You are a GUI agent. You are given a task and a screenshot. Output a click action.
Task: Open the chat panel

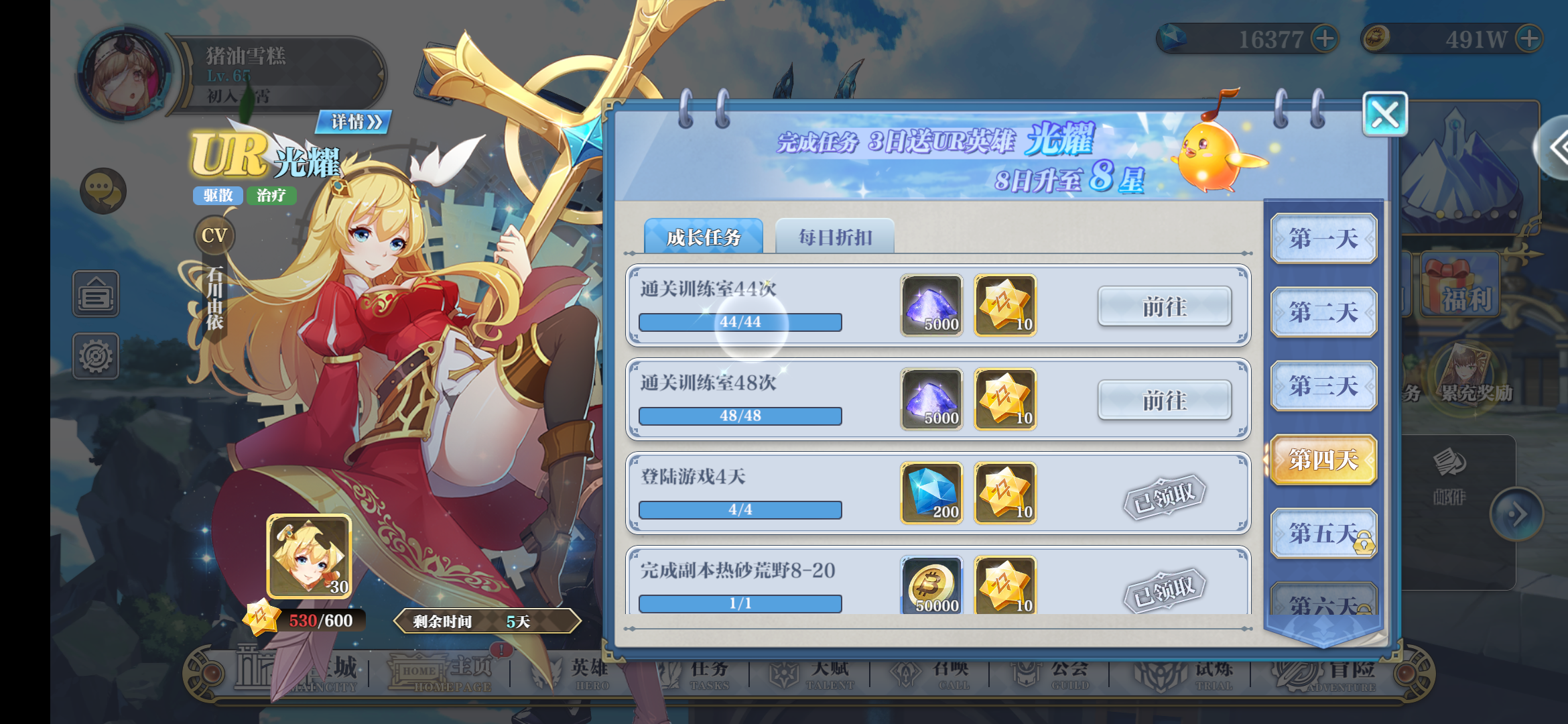pos(102,191)
